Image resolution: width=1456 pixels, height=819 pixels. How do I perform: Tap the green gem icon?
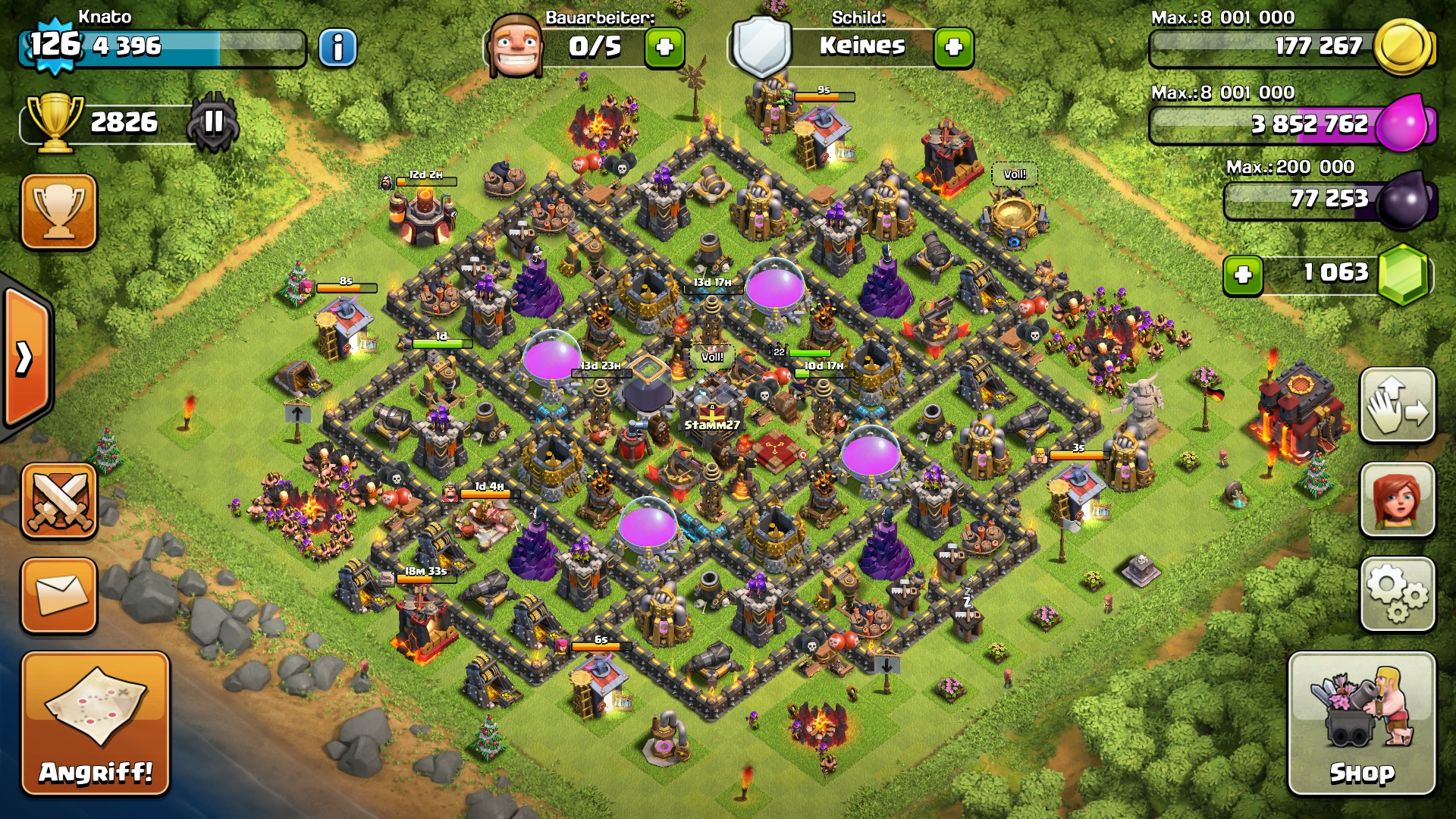click(1403, 274)
